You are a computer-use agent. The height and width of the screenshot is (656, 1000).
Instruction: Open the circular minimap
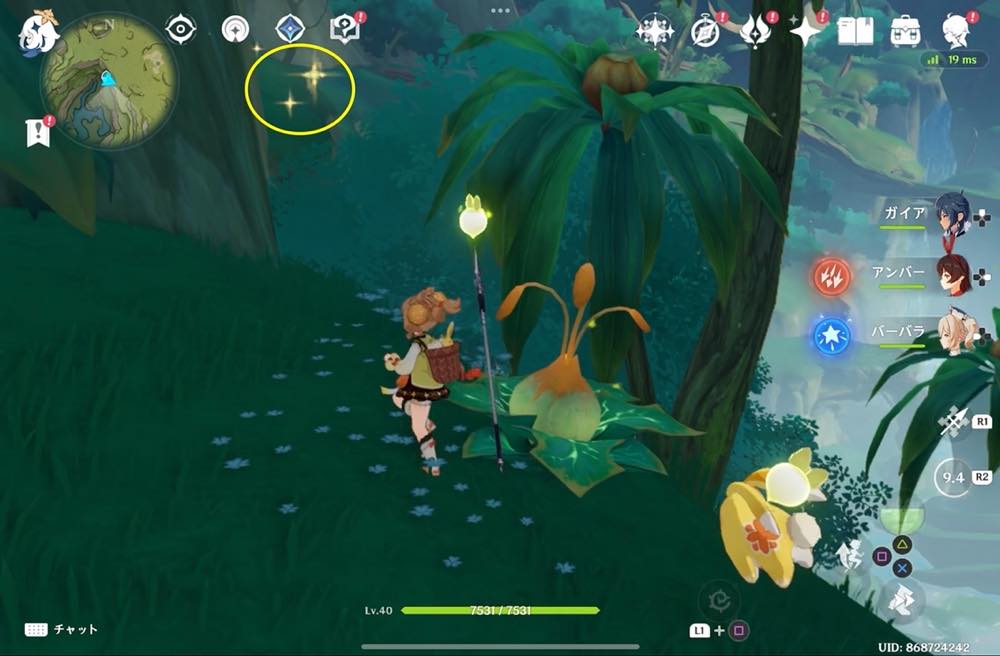pyautogui.click(x=108, y=80)
